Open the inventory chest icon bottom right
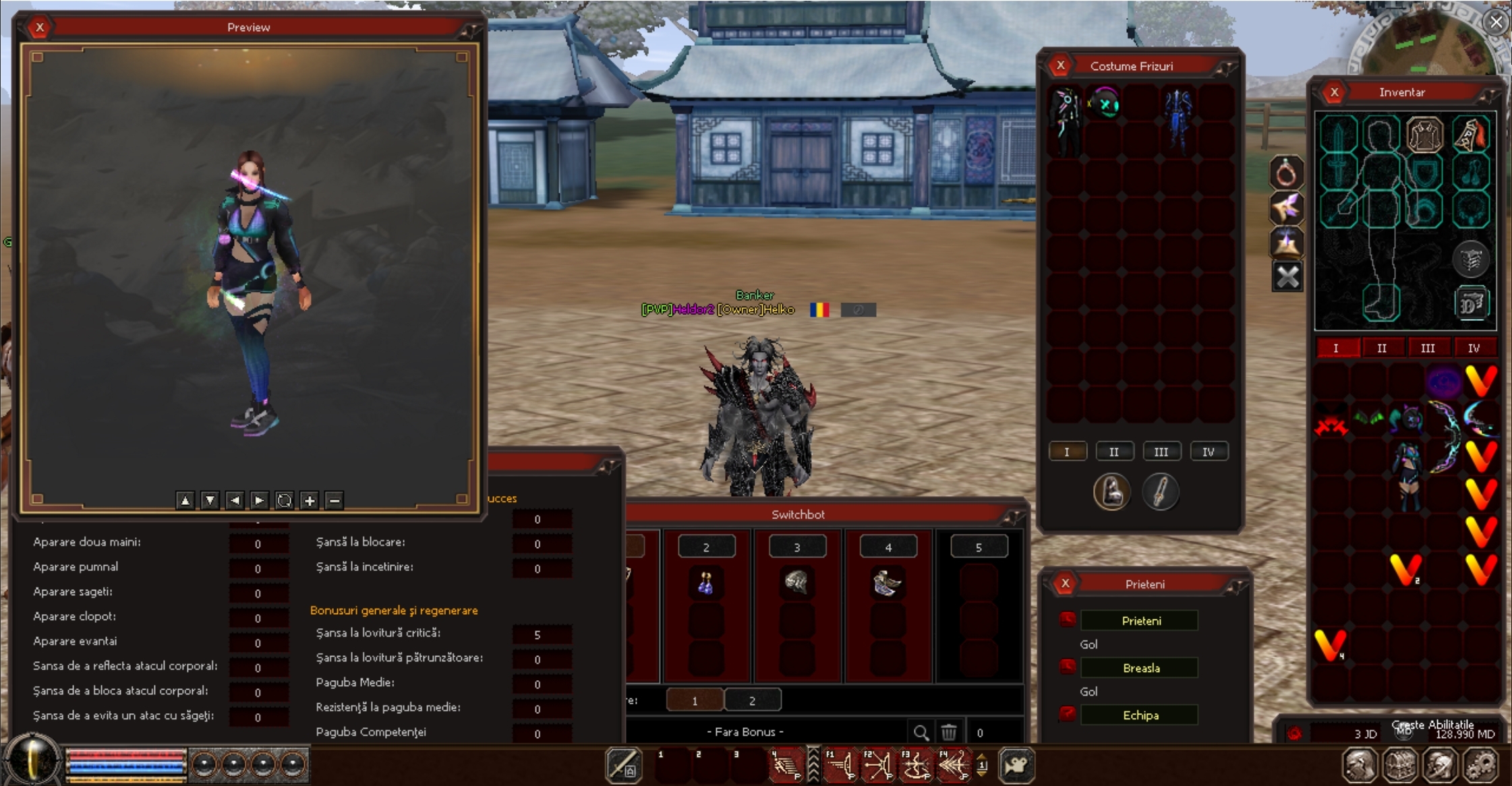The width and height of the screenshot is (1512, 786). pyautogui.click(x=1400, y=764)
